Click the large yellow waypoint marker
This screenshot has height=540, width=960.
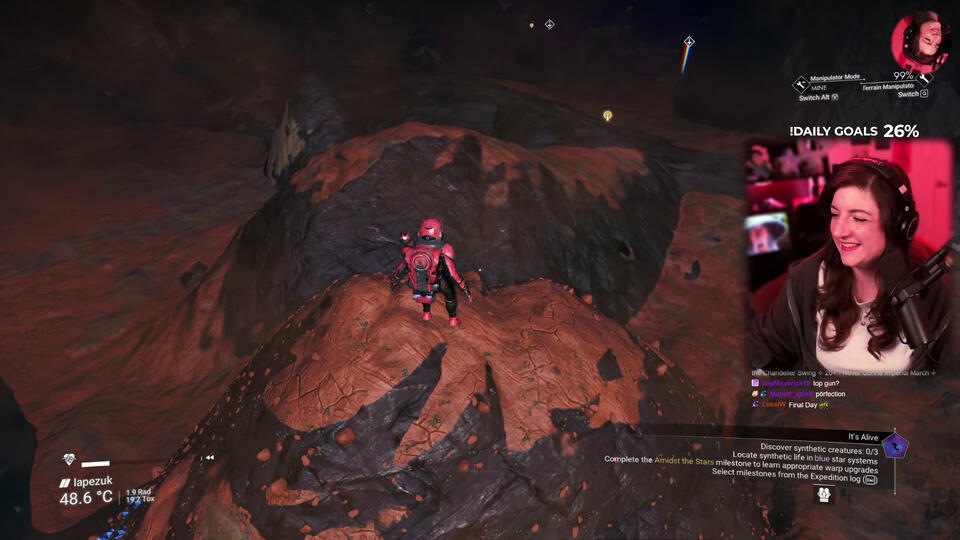(607, 116)
